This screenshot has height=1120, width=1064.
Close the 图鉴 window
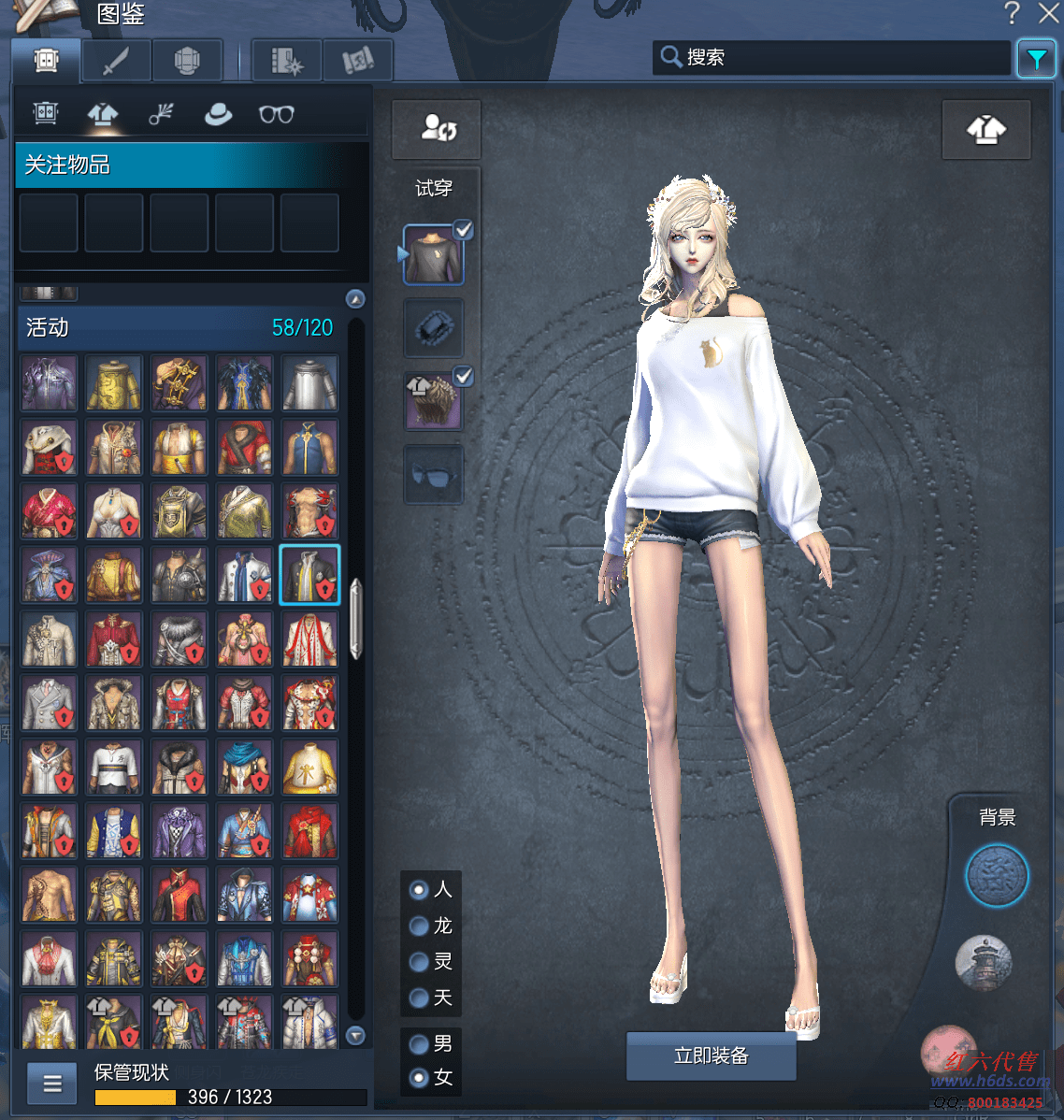(1049, 13)
